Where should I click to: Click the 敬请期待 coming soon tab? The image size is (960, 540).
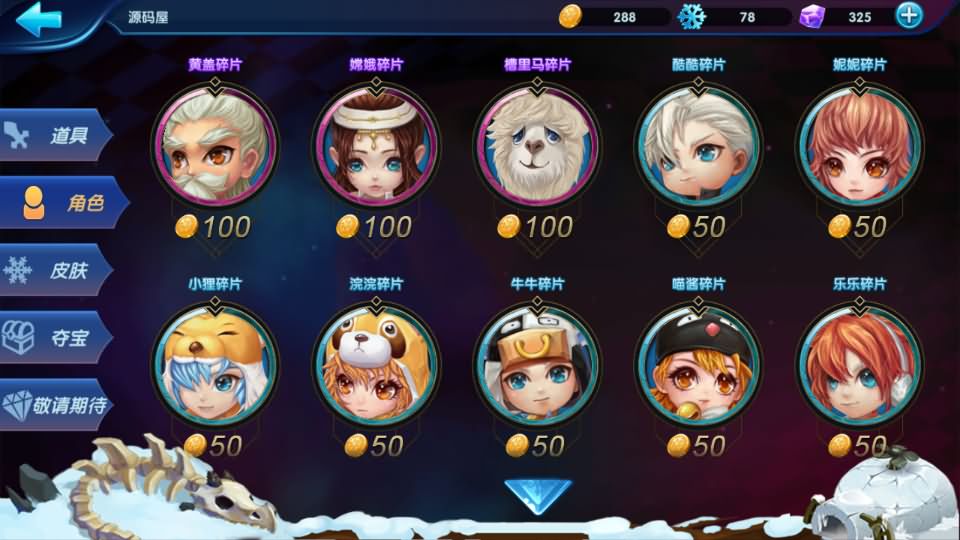[60, 405]
